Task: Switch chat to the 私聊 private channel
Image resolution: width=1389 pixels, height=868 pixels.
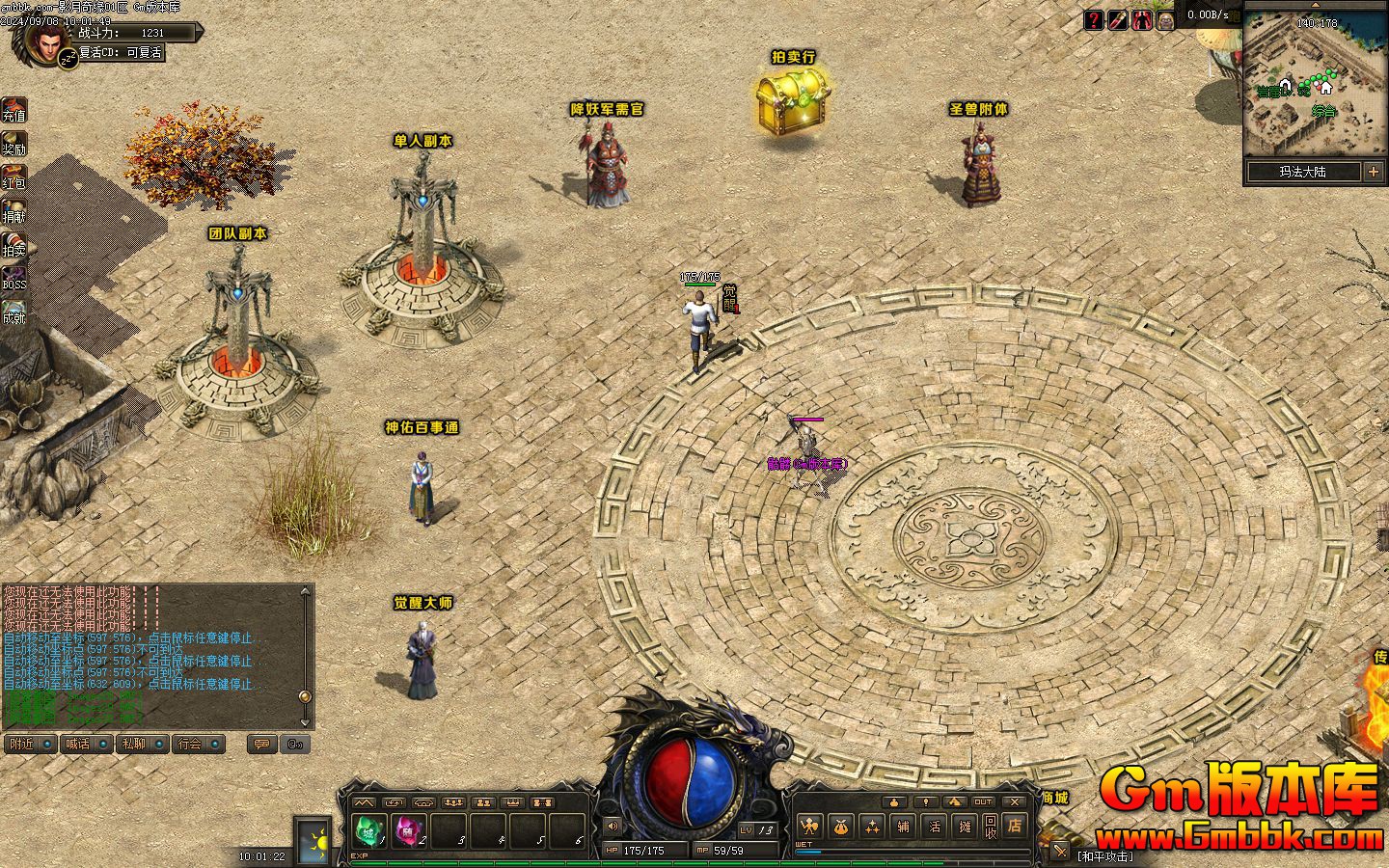Action: [133, 744]
